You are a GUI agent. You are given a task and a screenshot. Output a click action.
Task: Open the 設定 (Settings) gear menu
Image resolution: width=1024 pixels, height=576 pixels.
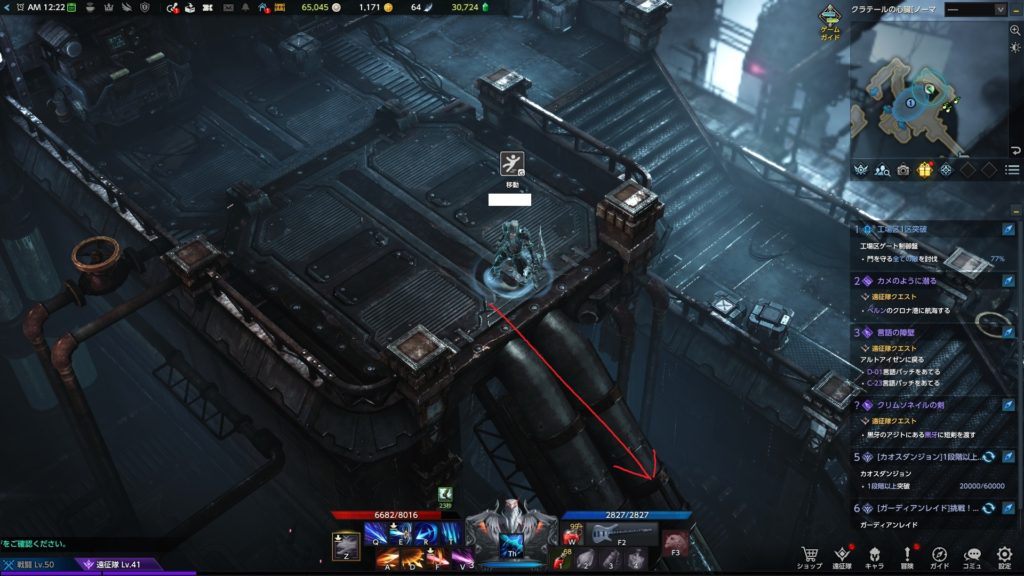(x=1005, y=555)
